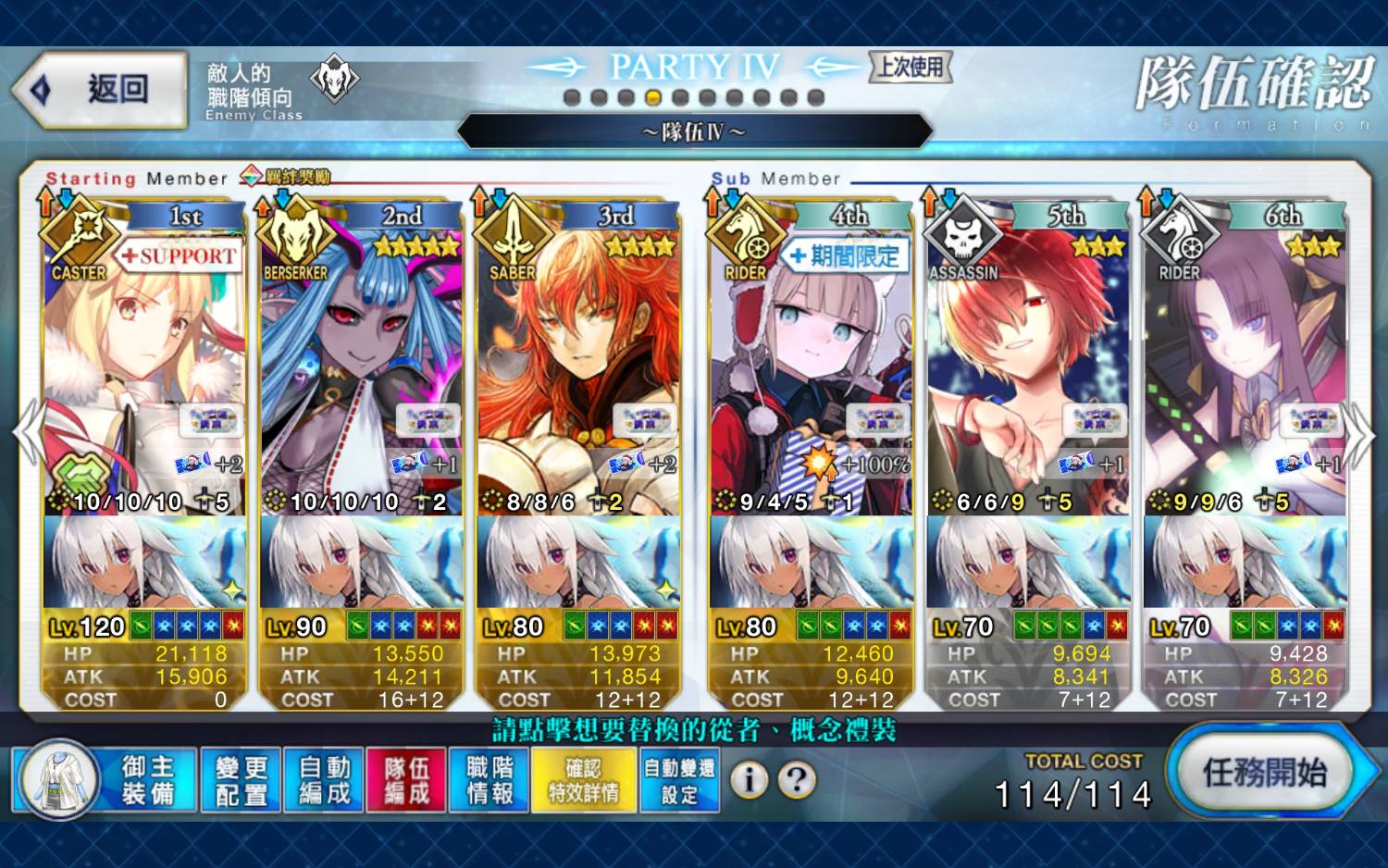The width and height of the screenshot is (1388, 868).
Task: Select the 上次使用 last used party
Action: click(x=911, y=67)
